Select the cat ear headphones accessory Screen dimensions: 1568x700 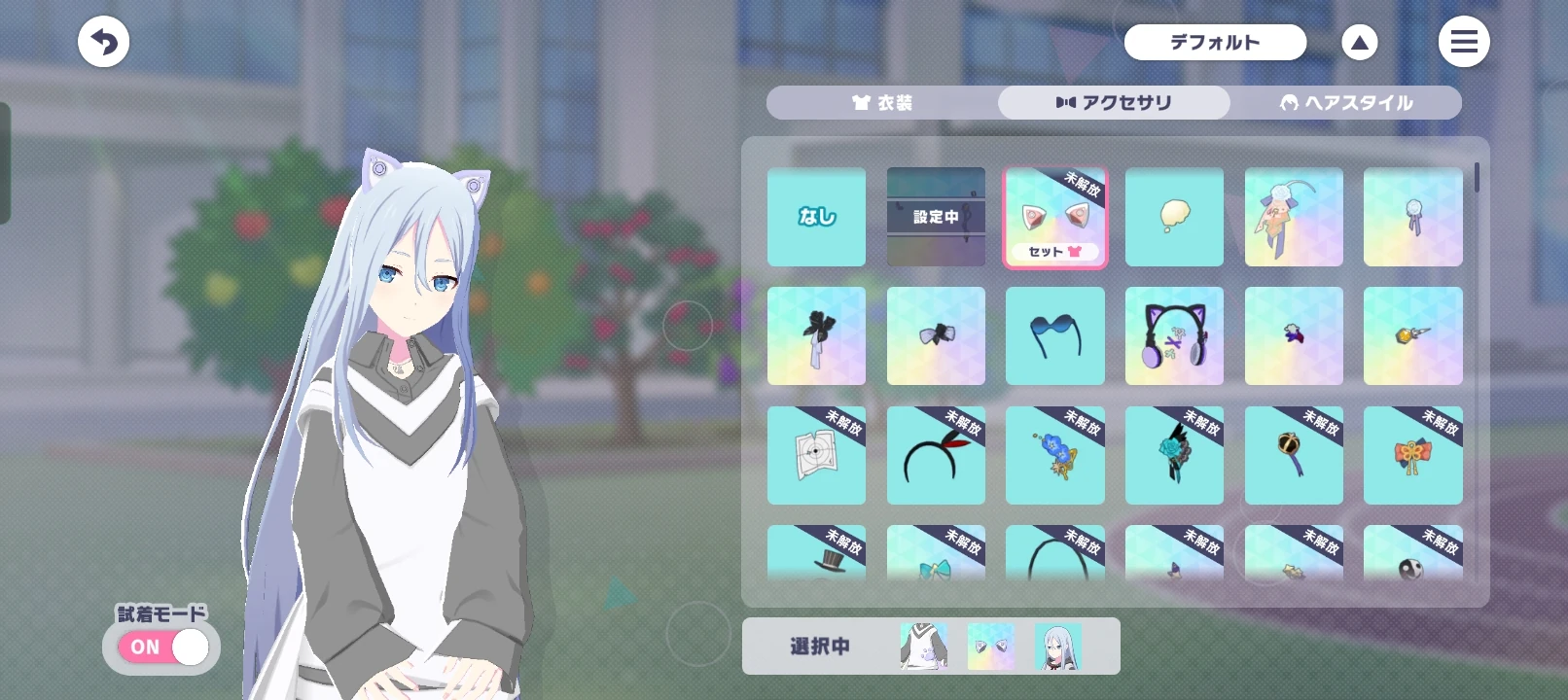1174,335
